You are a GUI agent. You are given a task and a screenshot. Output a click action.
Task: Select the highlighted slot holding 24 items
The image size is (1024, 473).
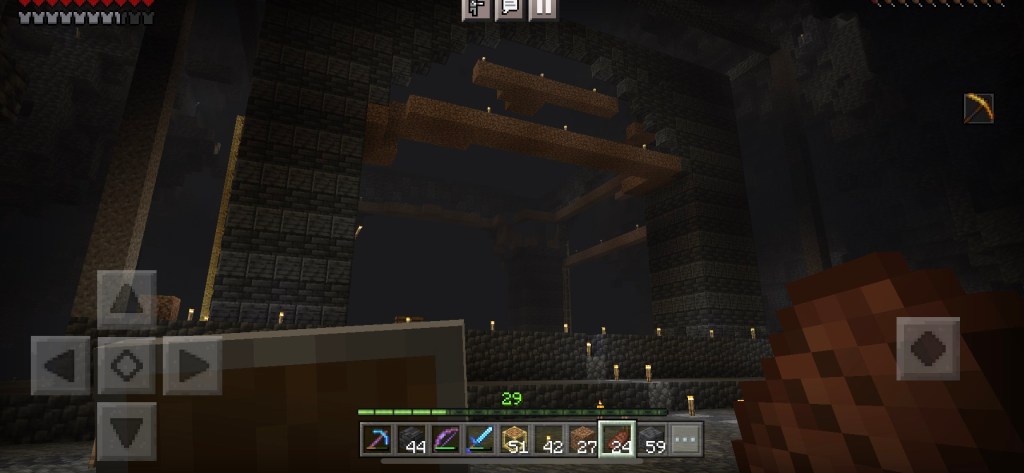(617, 439)
